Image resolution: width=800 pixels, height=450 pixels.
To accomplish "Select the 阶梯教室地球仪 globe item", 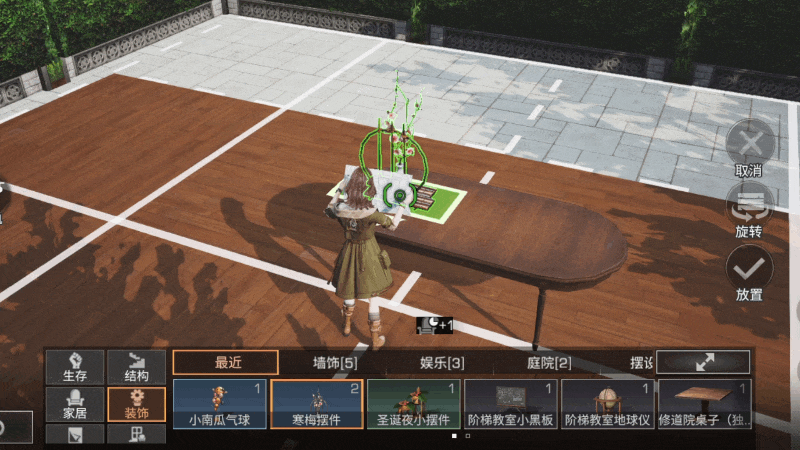I will (607, 404).
